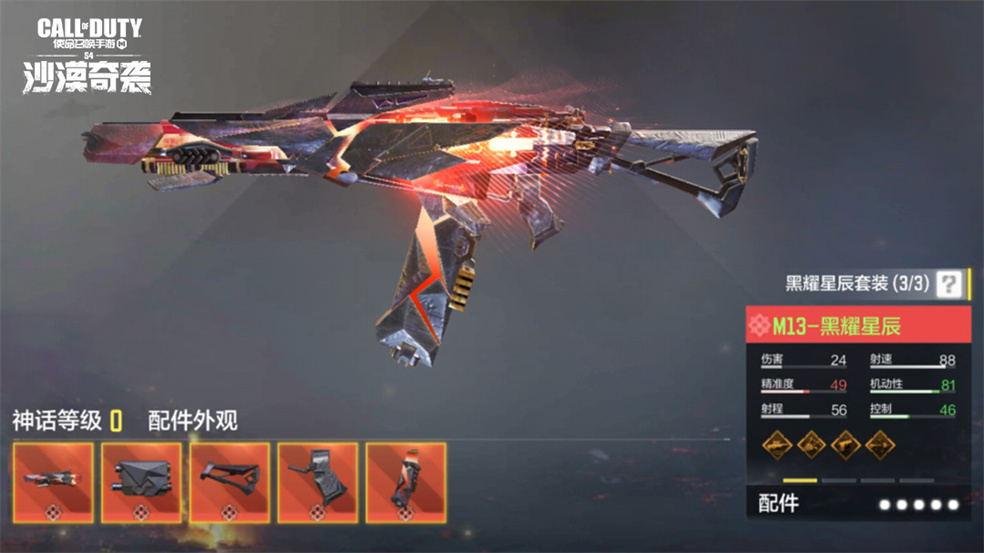Image resolution: width=984 pixels, height=553 pixels.
Task: Choose the blocky grey receiver attachment thumbnail
Action: click(141, 483)
